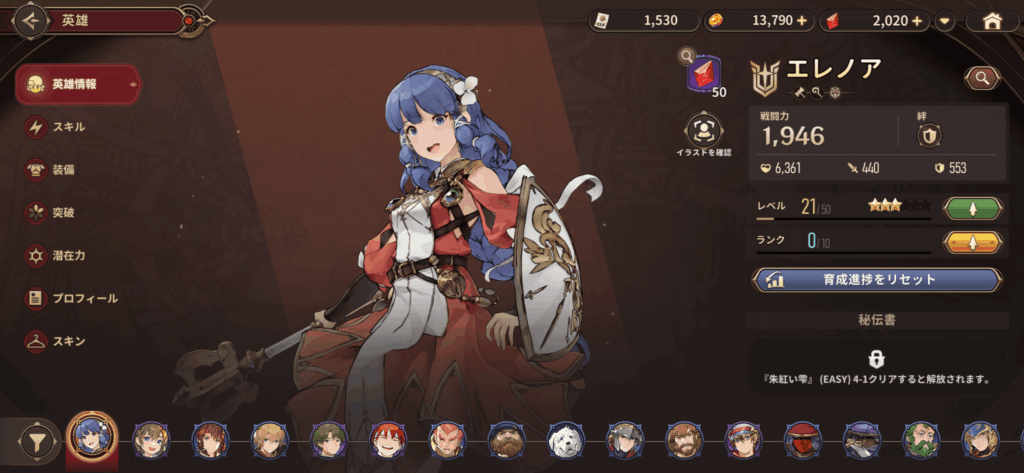
Task: Expand the currency dropdown arrow
Action: coord(944,20)
